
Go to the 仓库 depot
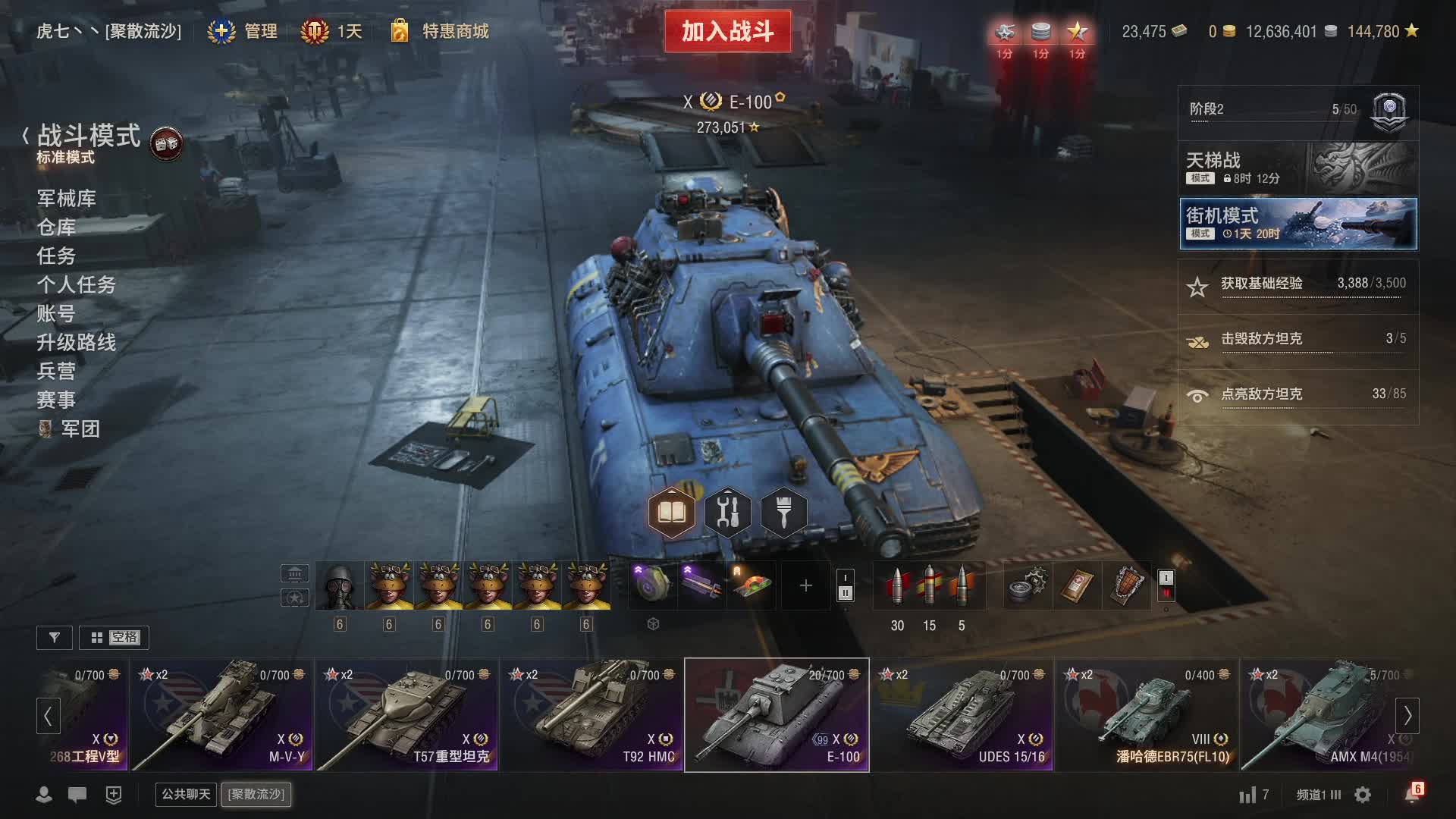57,227
